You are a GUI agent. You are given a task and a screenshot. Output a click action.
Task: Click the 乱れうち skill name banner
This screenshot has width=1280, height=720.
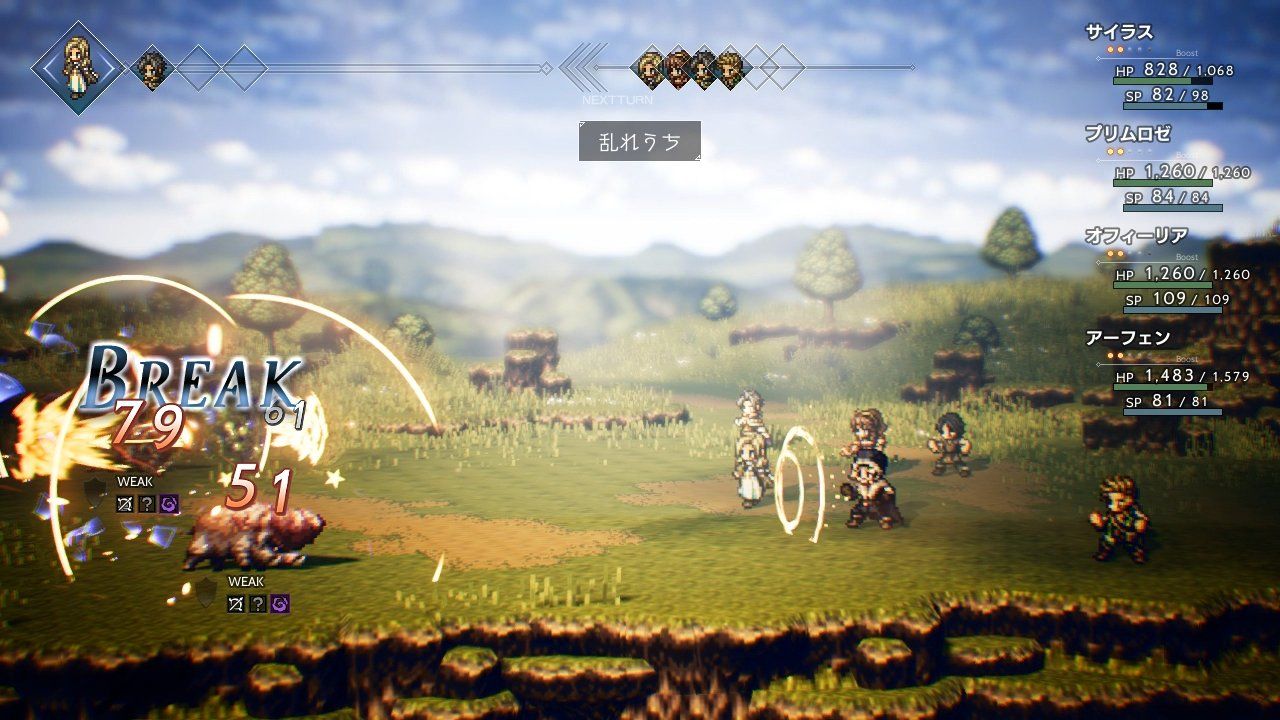pos(640,142)
